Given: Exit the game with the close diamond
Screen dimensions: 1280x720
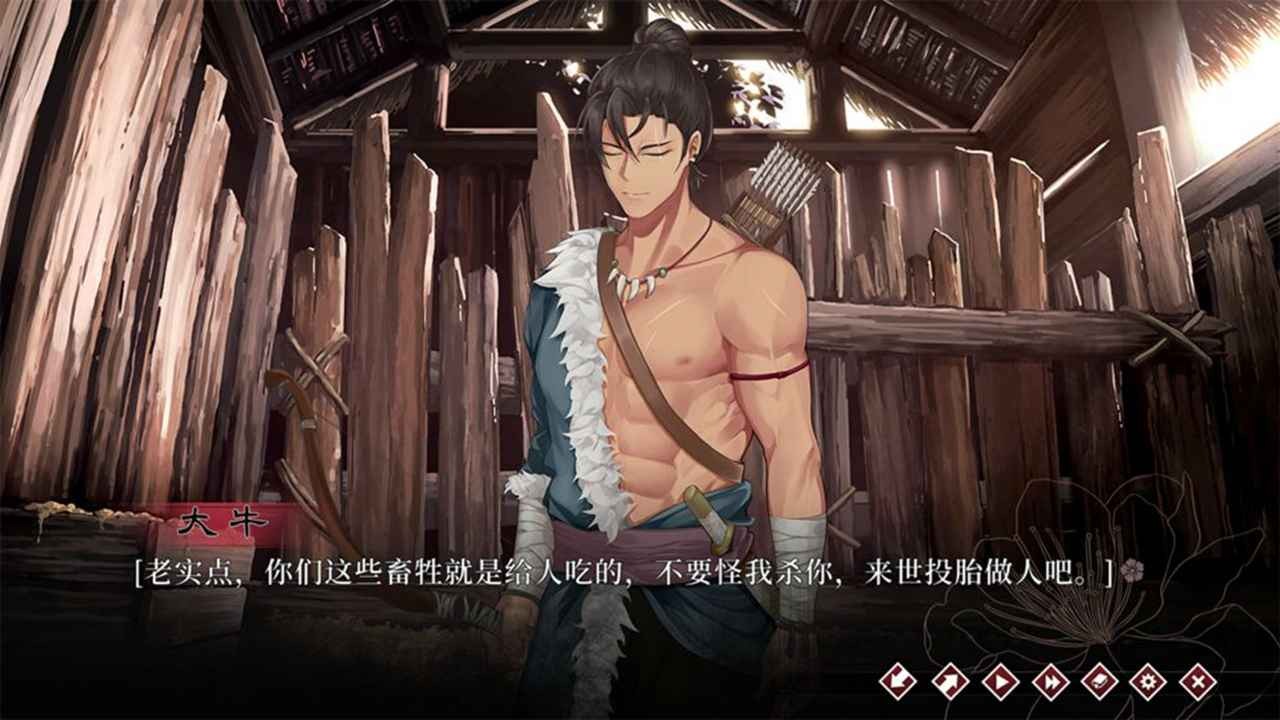Looking at the screenshot, I should pyautogui.click(x=1200, y=680).
